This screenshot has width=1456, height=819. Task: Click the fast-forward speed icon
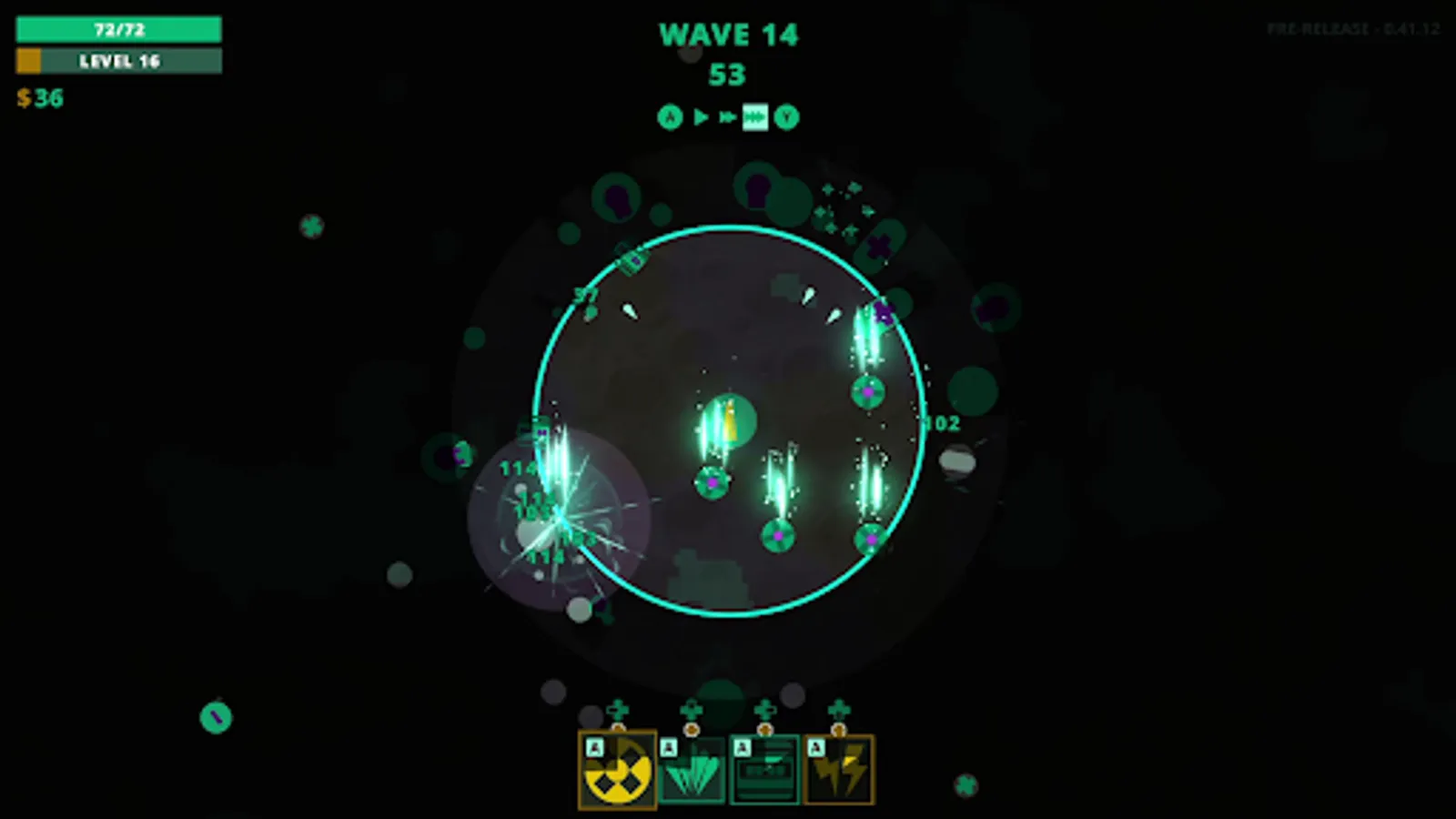728,116
